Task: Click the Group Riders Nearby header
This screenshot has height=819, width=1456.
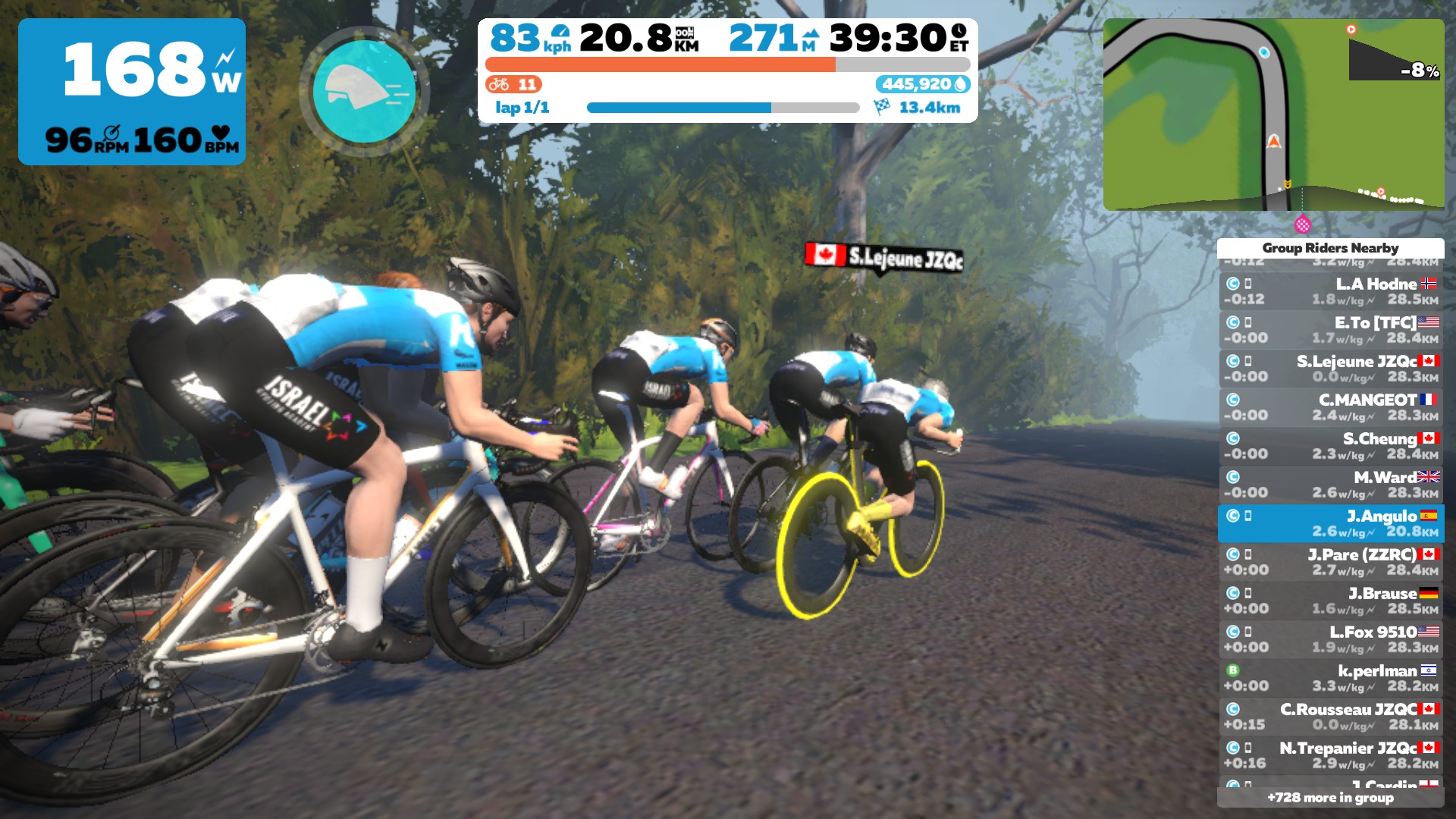Action: click(1330, 248)
